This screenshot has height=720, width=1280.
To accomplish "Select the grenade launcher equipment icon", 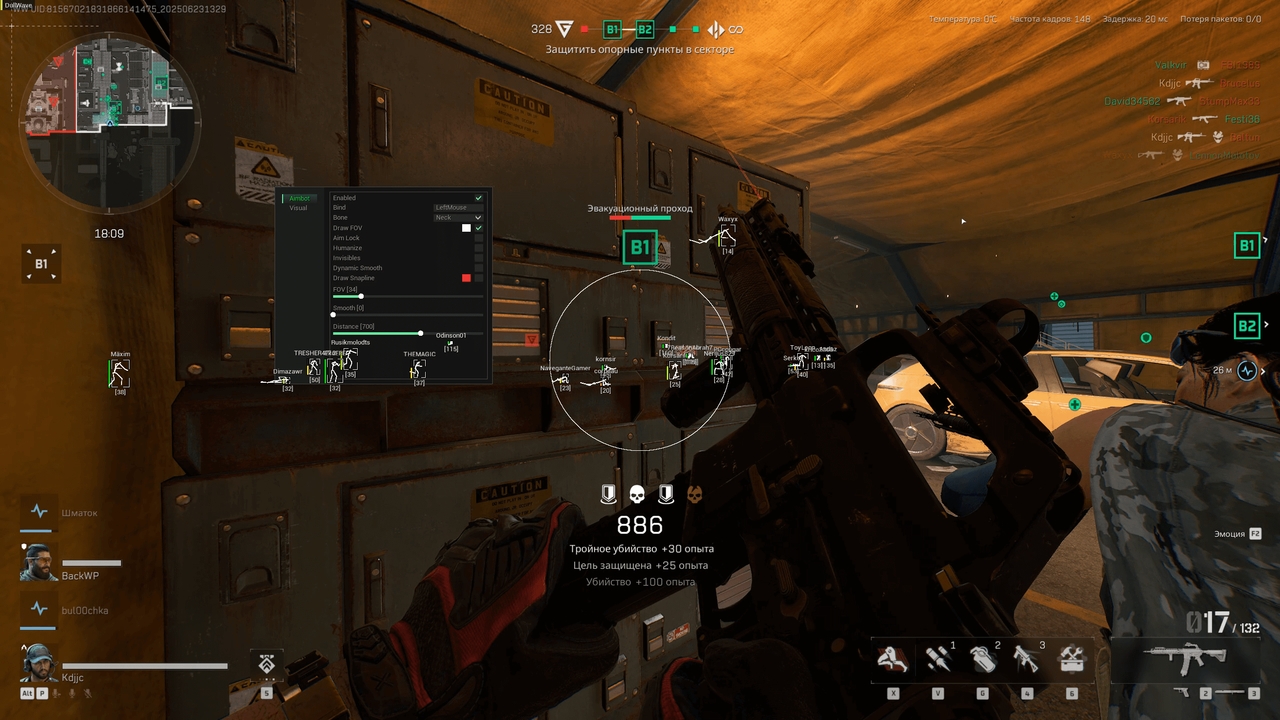I will tap(1024, 660).
